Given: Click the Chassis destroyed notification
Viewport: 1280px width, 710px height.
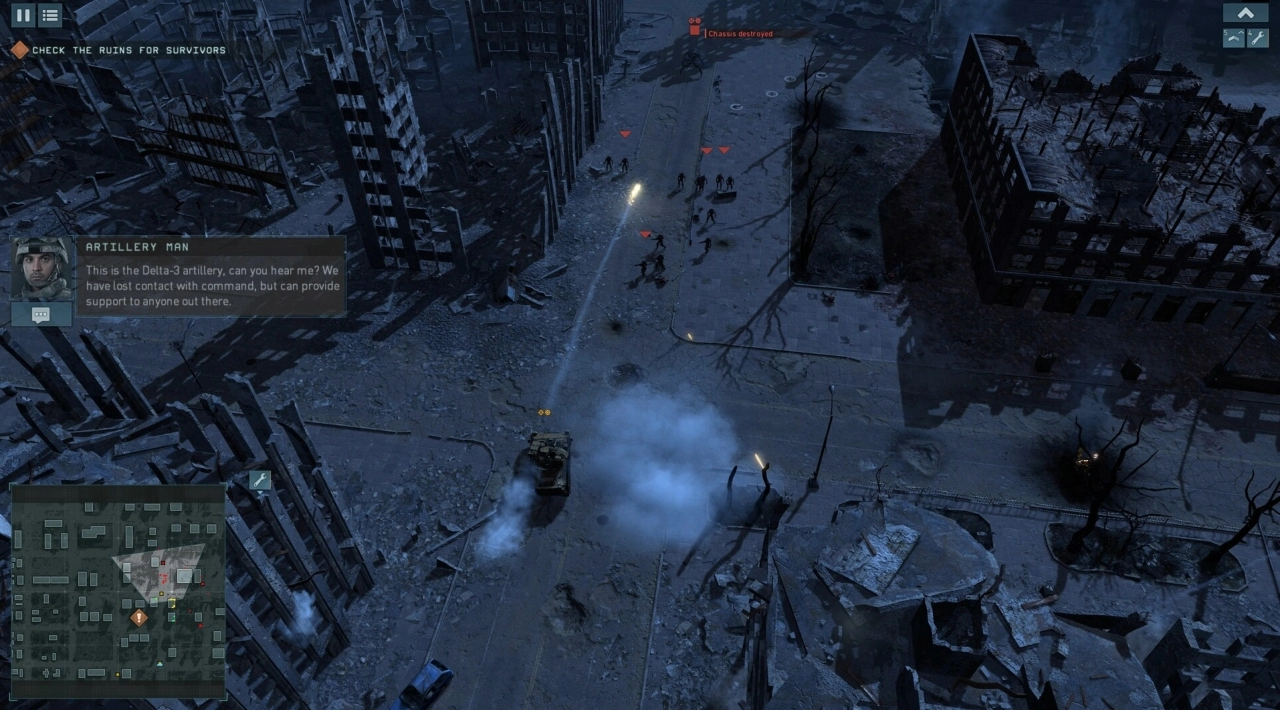Looking at the screenshot, I should click(x=740, y=34).
